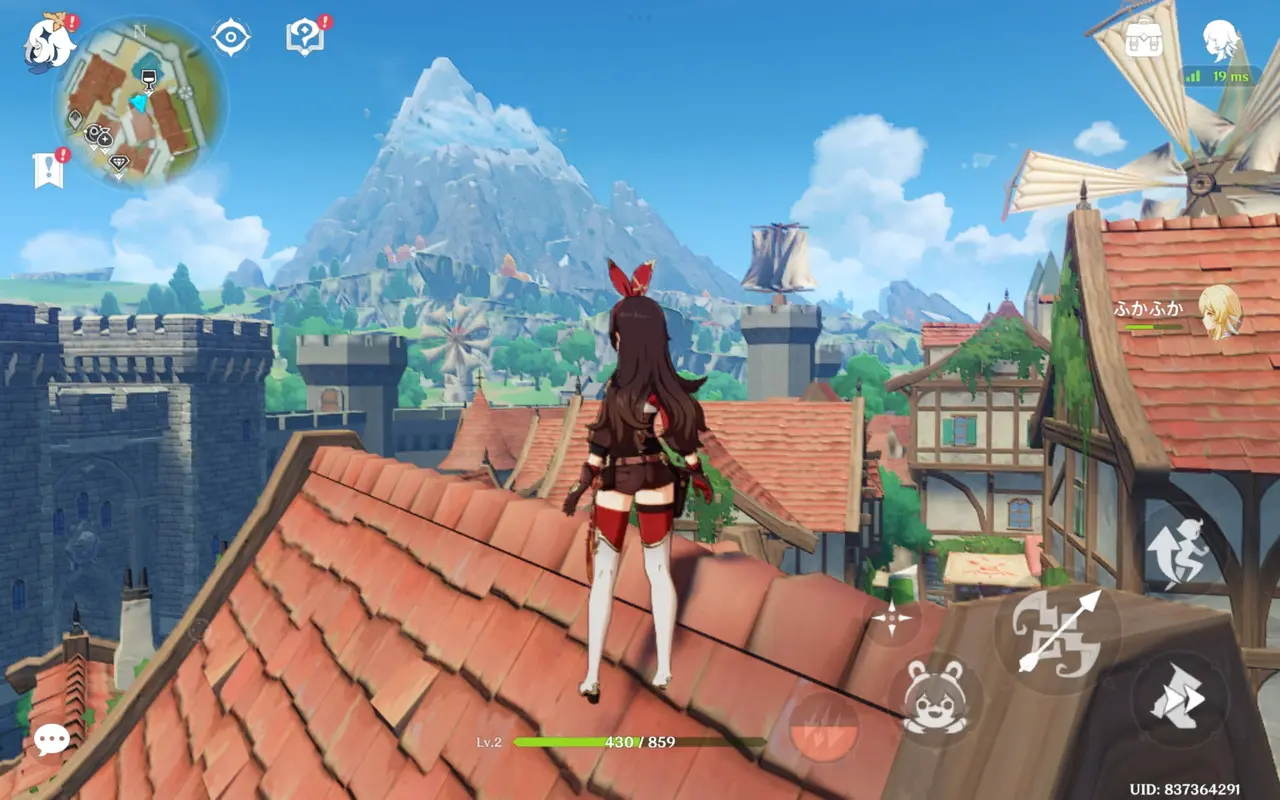Open the Paimon menu icon
This screenshot has height=800, width=1280.
click(49, 43)
